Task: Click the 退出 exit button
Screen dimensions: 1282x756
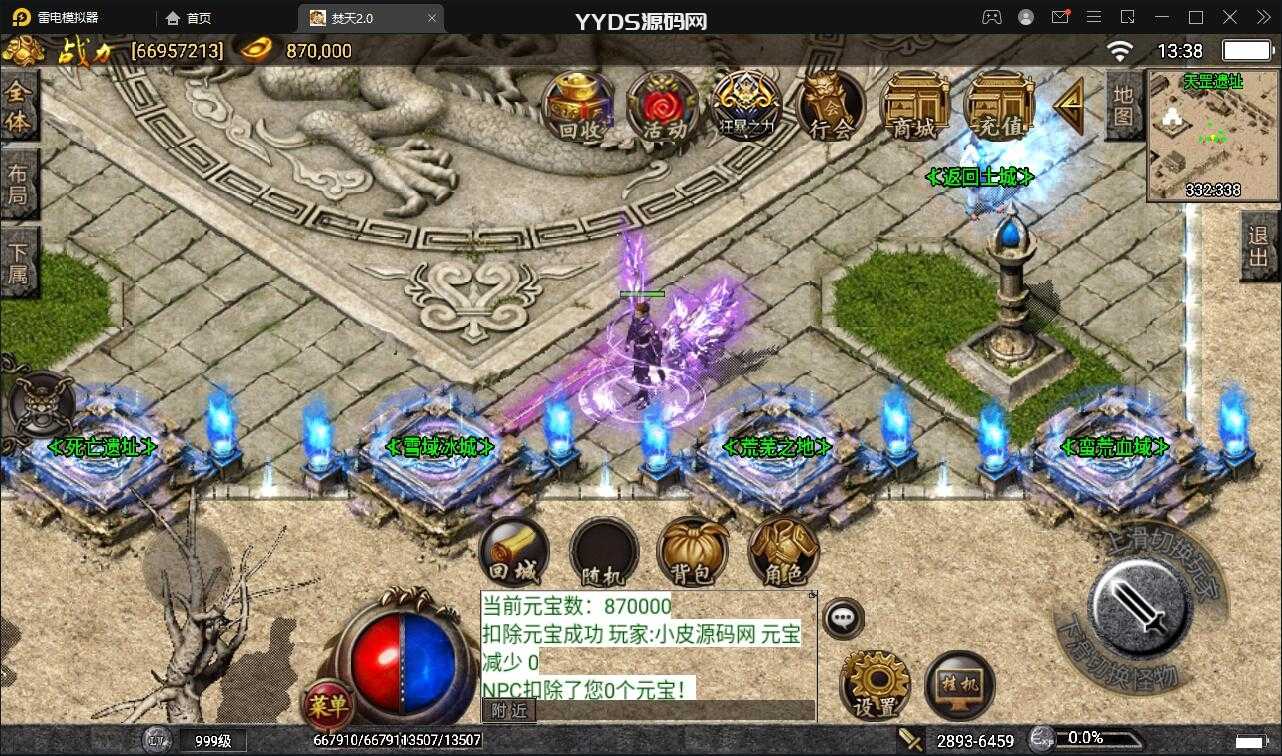Action: click(x=1258, y=248)
